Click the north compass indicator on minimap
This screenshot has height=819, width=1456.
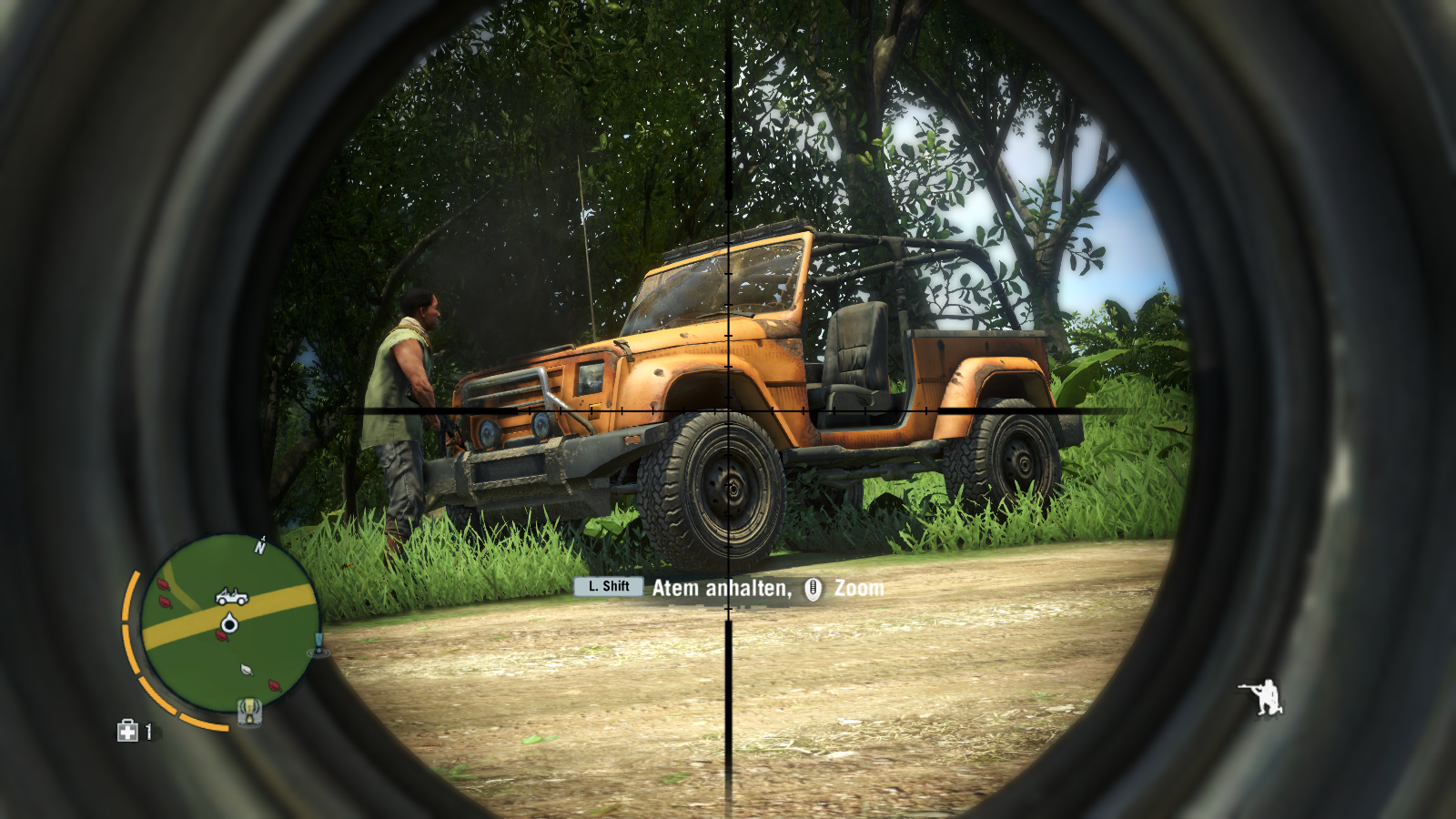pyautogui.click(x=260, y=546)
